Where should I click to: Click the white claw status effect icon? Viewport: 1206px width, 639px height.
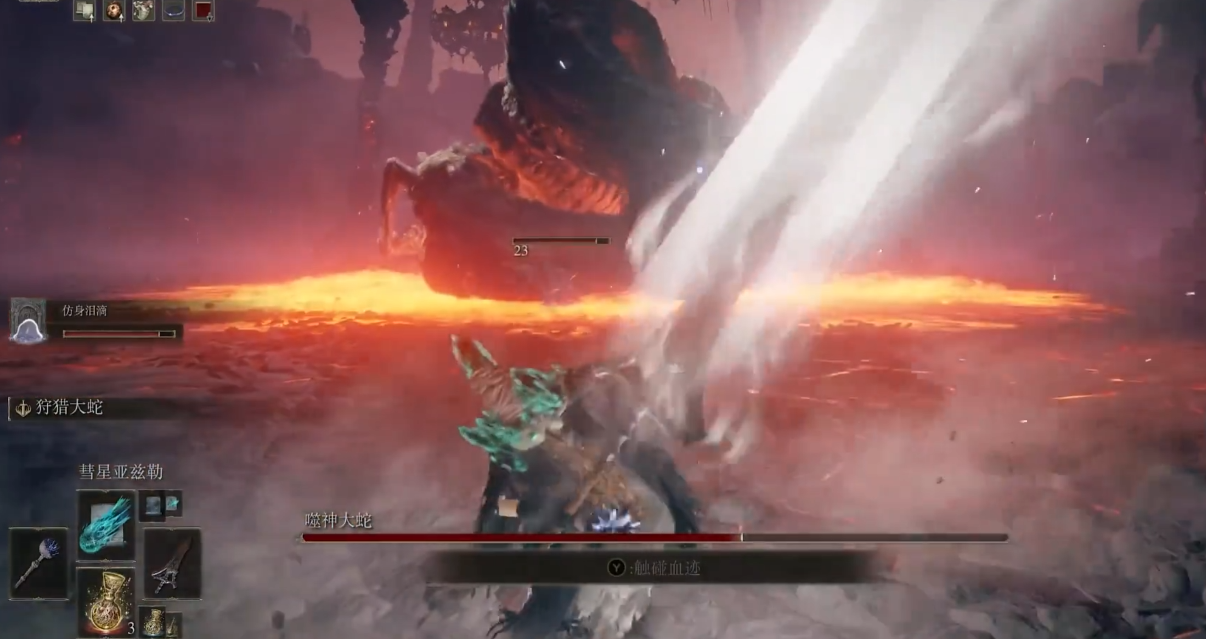point(144,11)
